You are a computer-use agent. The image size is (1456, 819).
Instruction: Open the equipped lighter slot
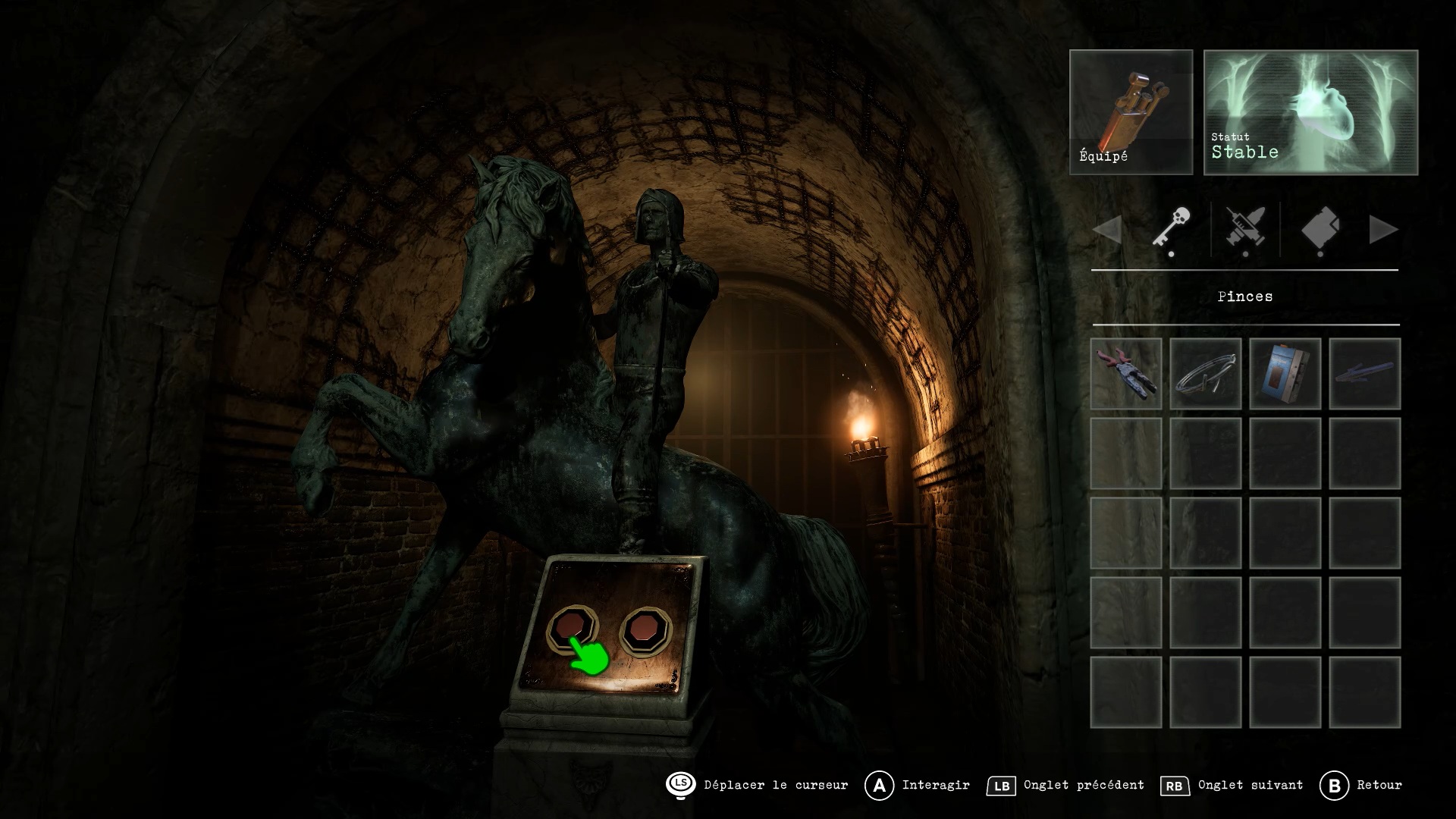[1131, 112]
